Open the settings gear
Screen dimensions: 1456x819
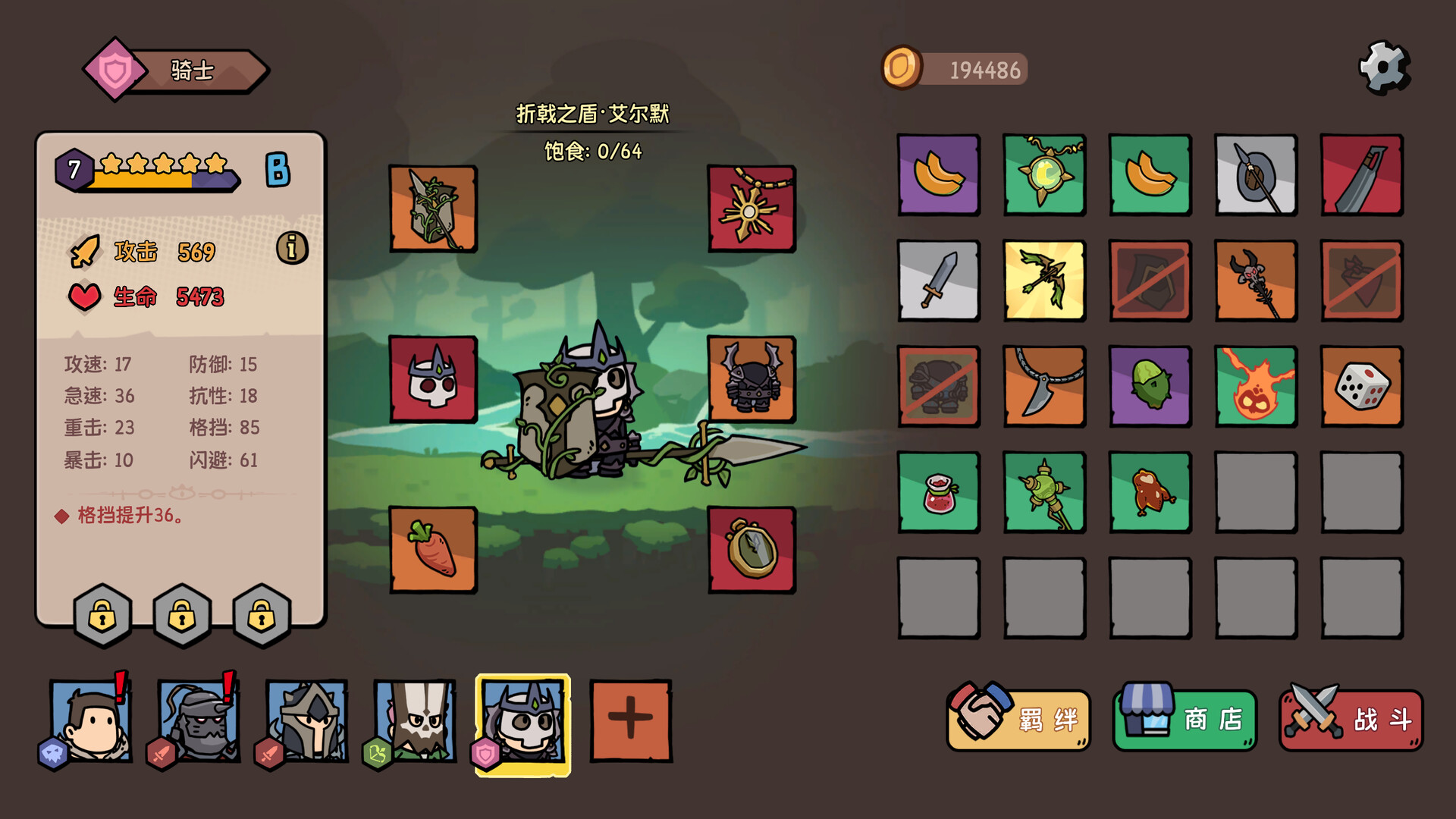[x=1385, y=68]
